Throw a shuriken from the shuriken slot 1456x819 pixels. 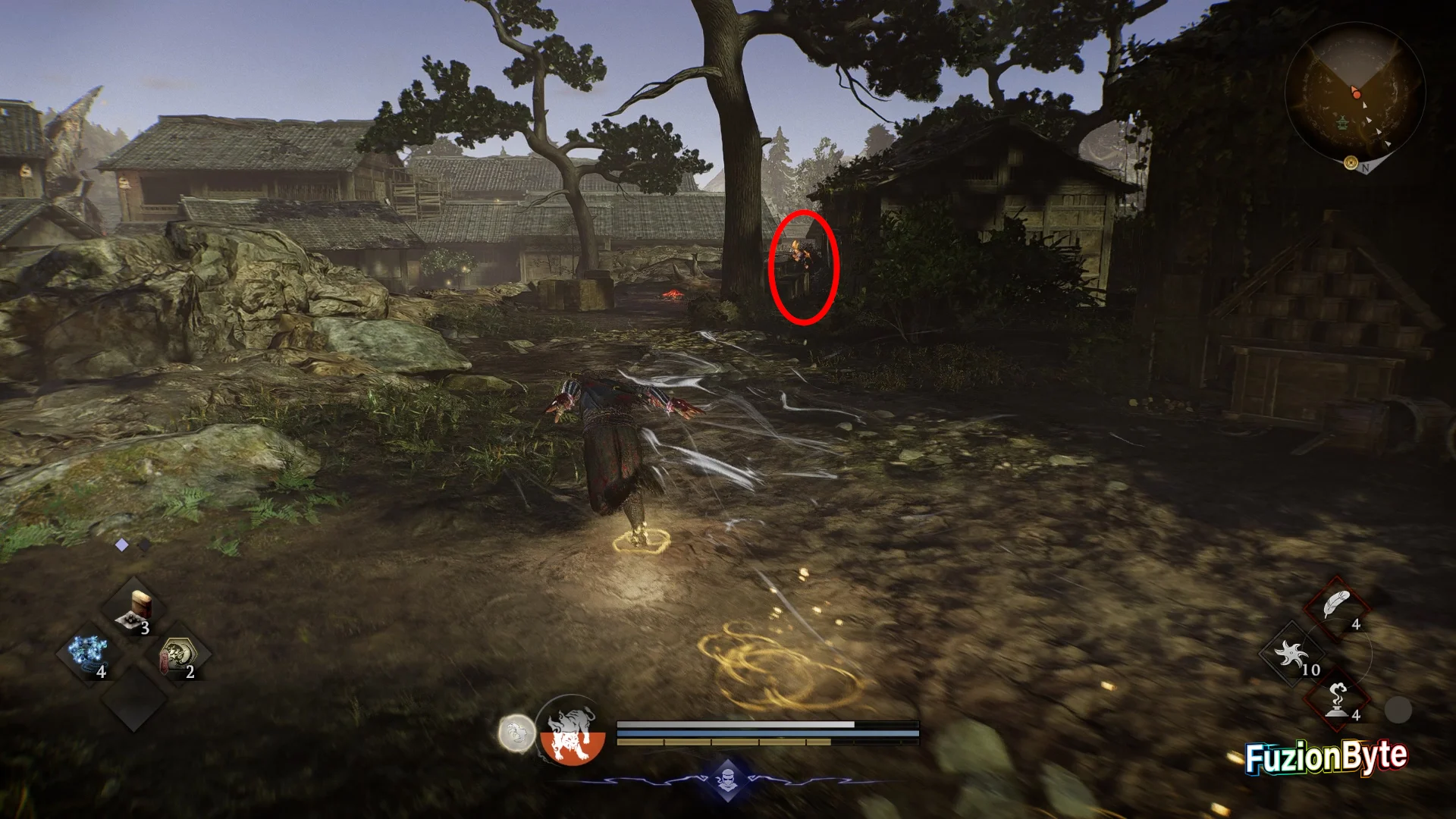[1292, 654]
